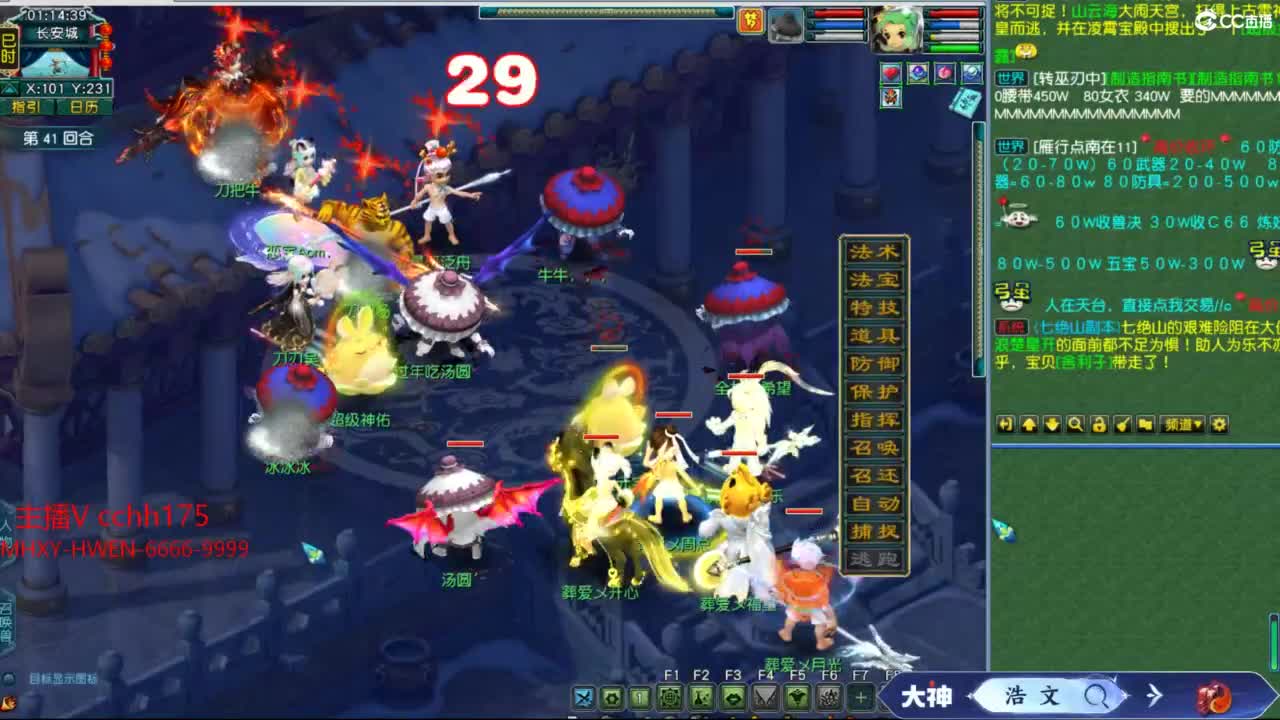
Task: Use the heart HP item quick-slot icon
Action: 890,72
